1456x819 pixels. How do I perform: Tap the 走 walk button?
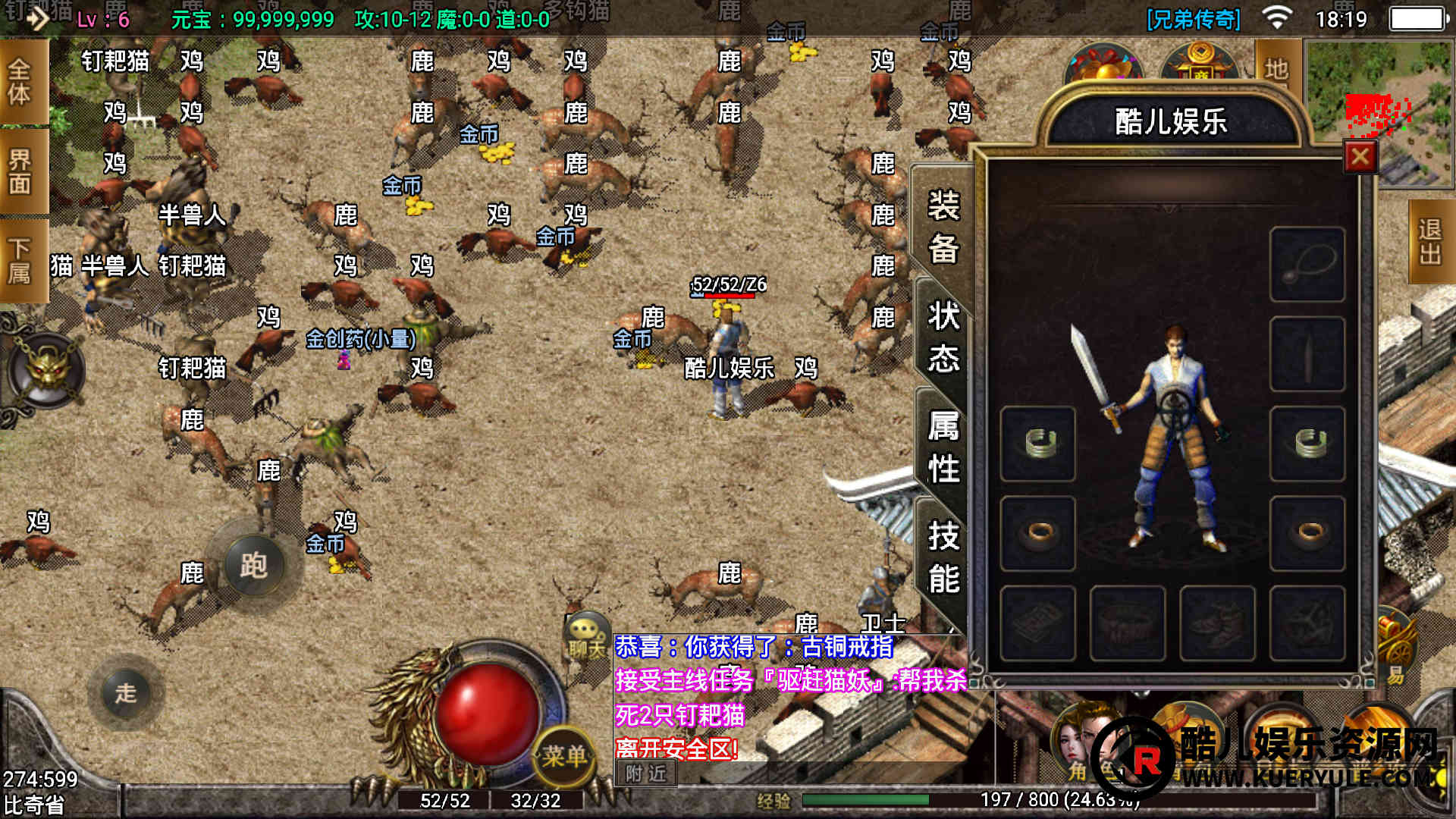tap(126, 692)
